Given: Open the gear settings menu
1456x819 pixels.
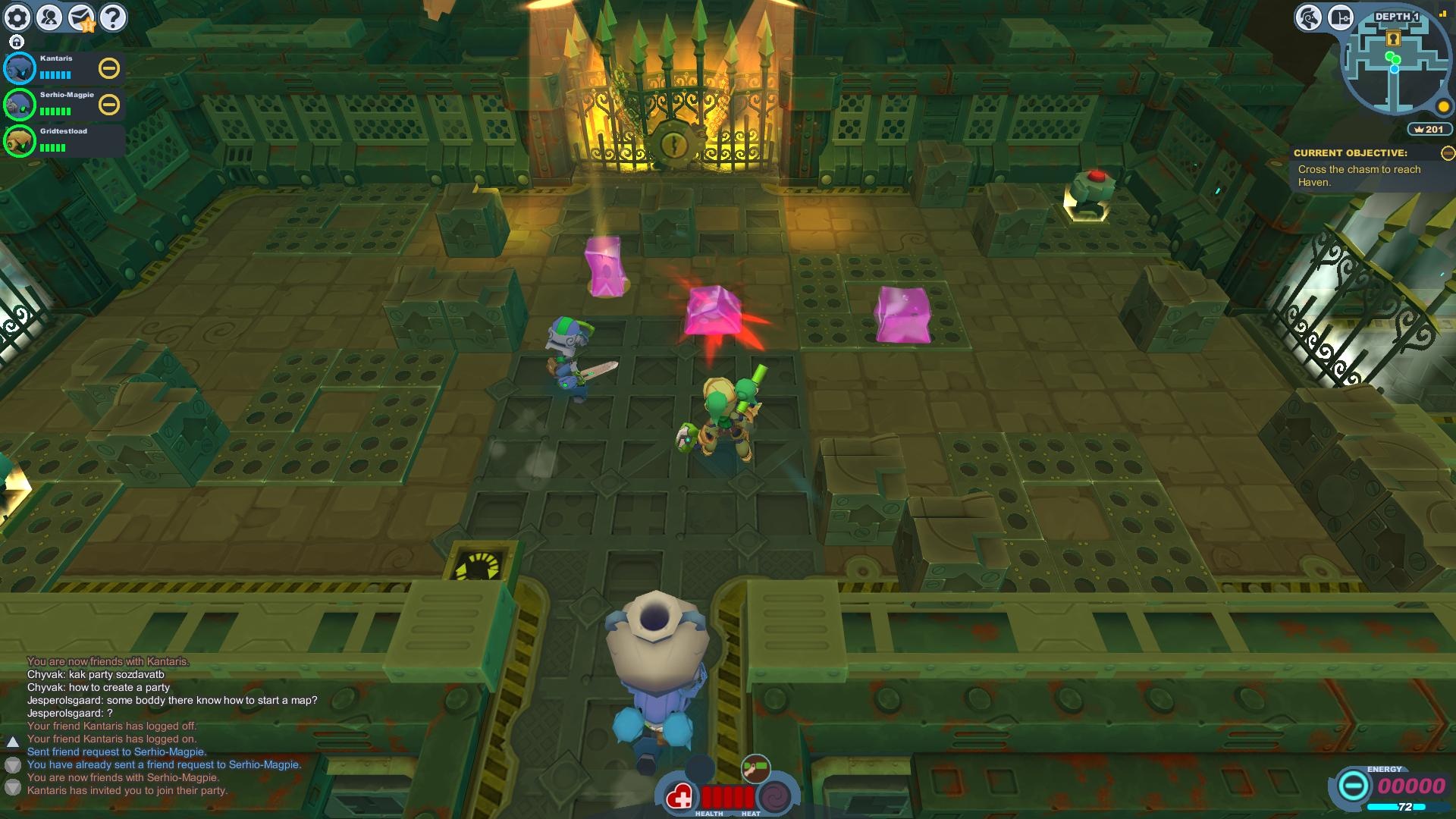Looking at the screenshot, I should point(17,17).
